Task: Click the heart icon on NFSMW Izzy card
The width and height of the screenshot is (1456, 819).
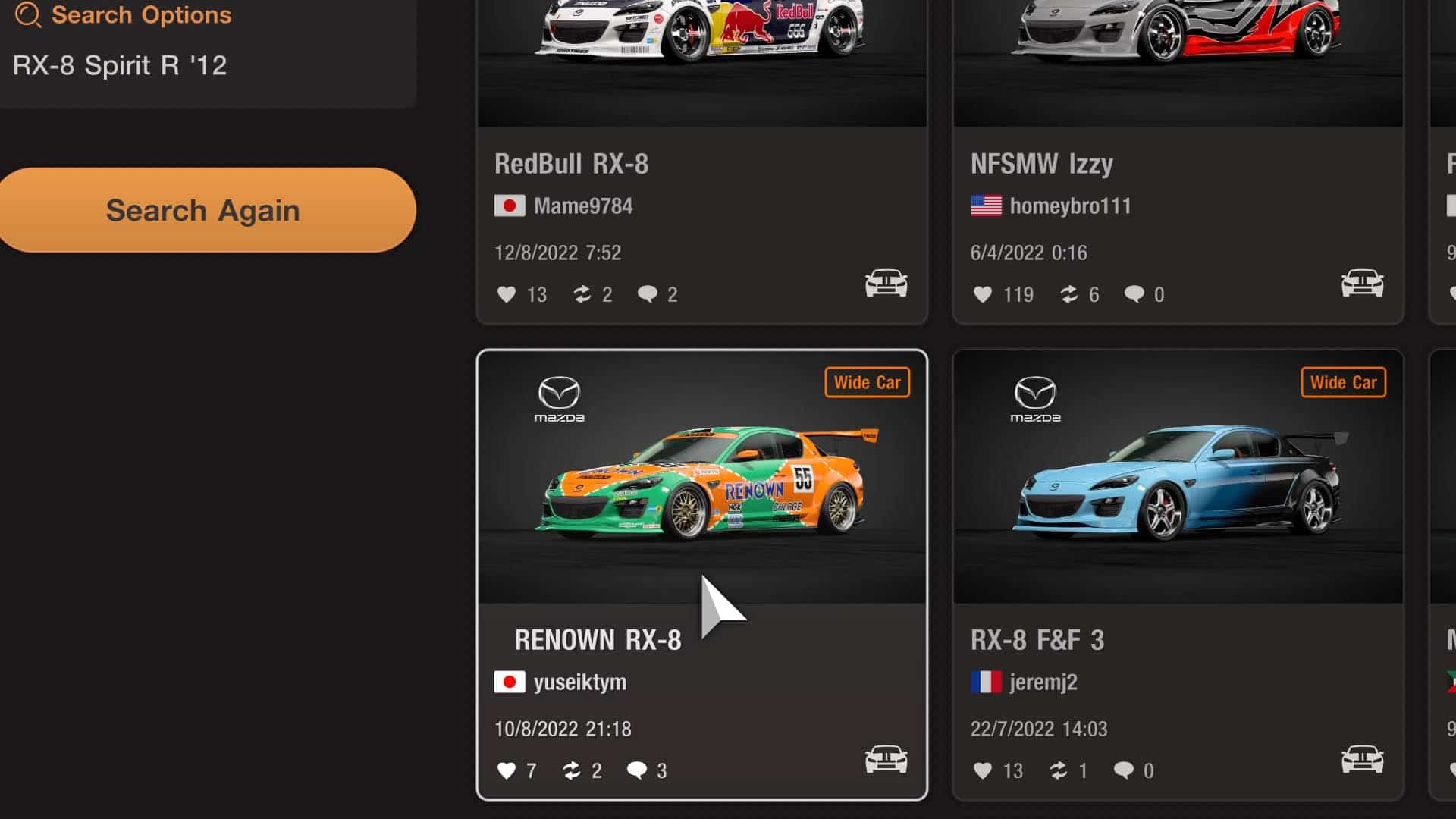Action: pos(984,295)
